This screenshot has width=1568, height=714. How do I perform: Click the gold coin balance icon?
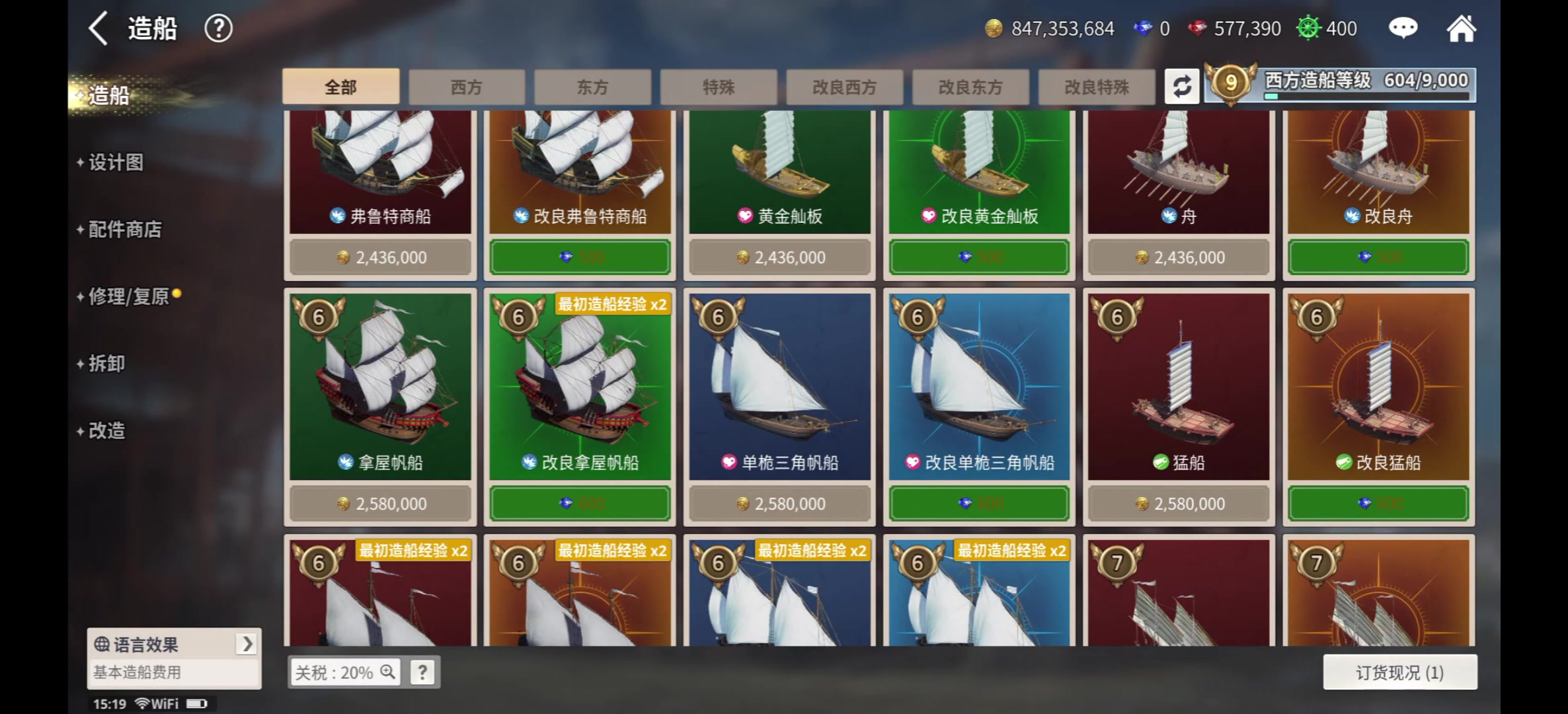(x=994, y=28)
